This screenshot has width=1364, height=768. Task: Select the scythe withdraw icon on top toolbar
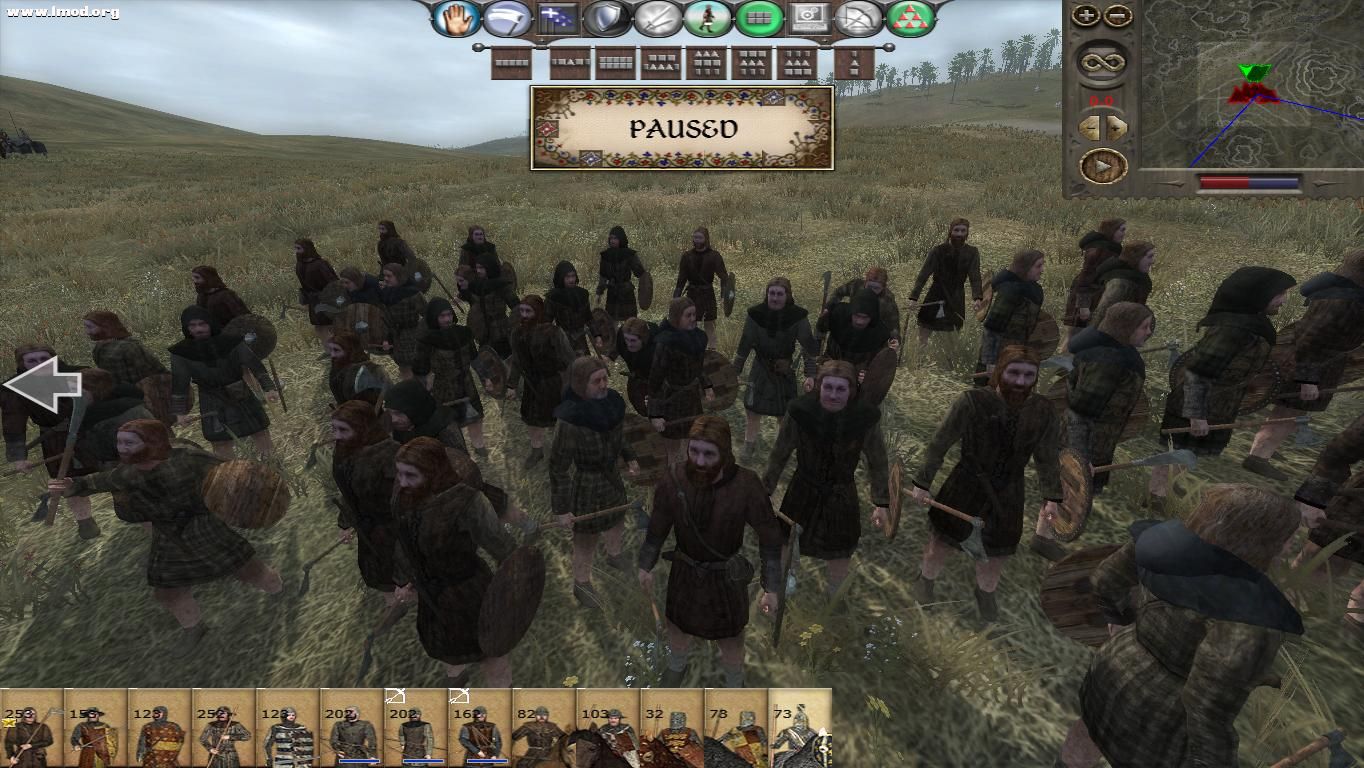tap(506, 17)
